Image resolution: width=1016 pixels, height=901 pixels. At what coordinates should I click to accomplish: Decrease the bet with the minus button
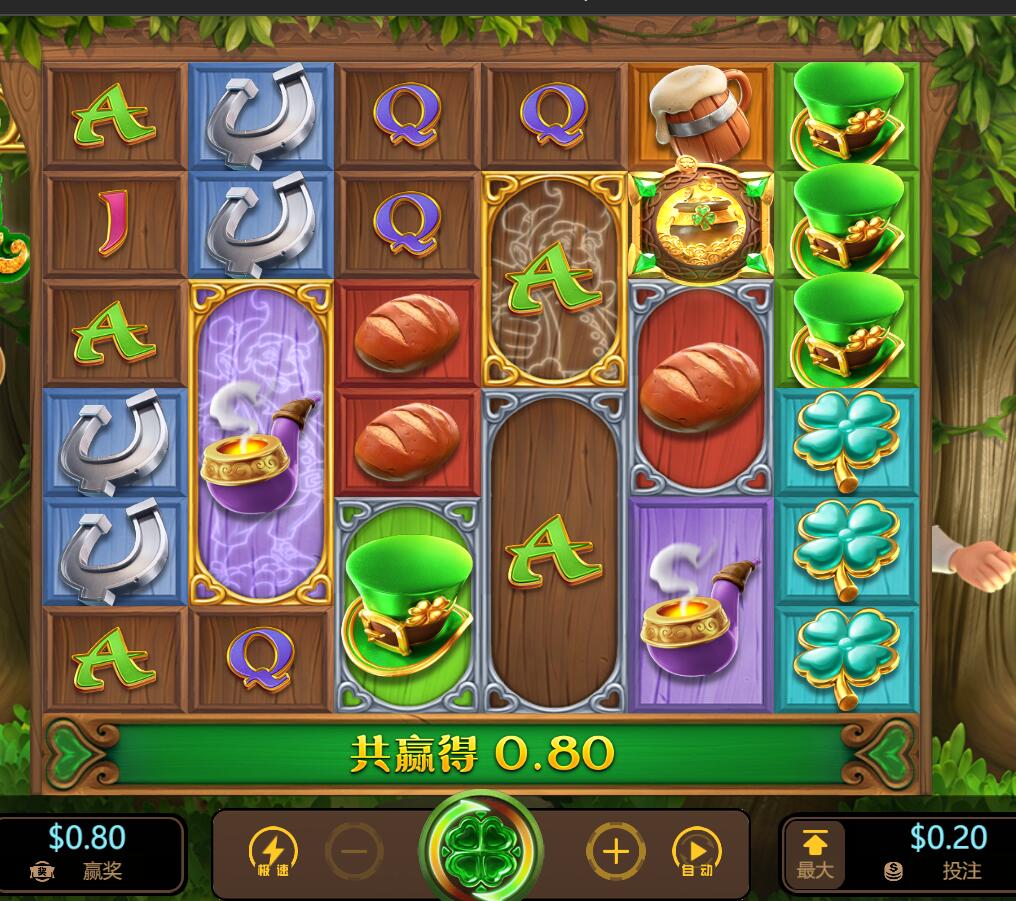click(354, 852)
